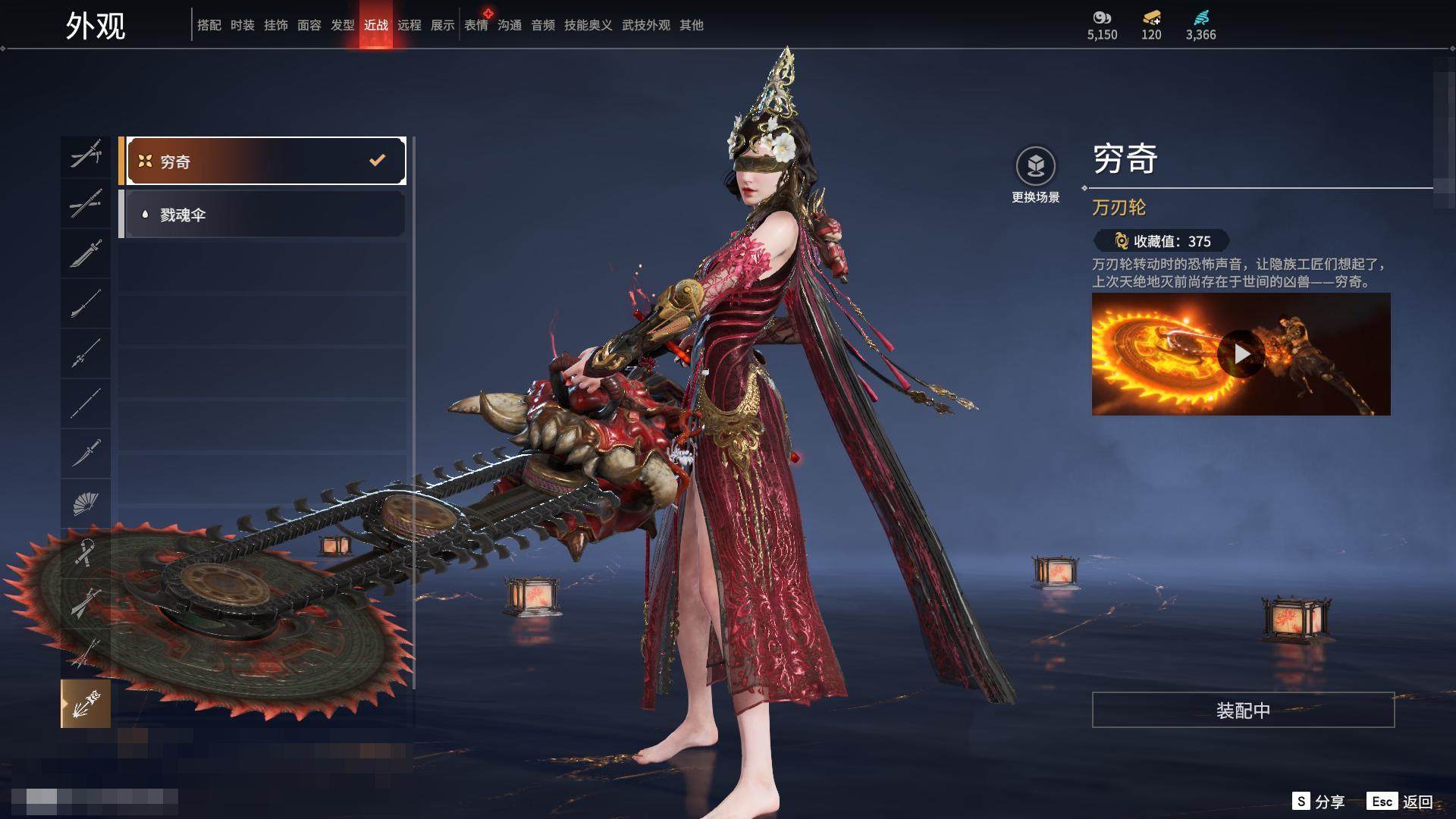Click the 分享 share button
The width and height of the screenshot is (1456, 819).
coord(1319,802)
